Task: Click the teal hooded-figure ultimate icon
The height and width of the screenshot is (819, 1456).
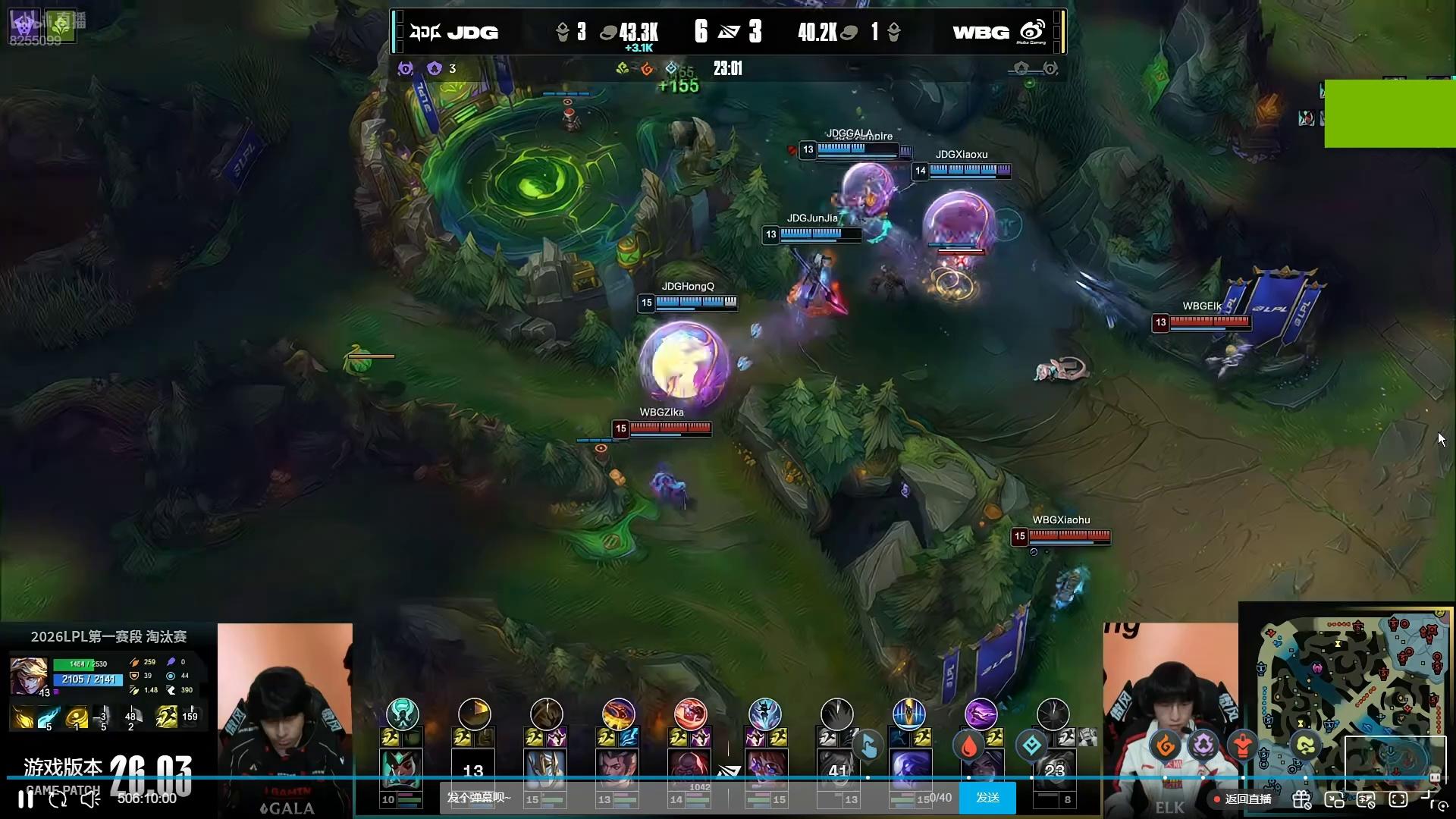Action: click(x=402, y=714)
